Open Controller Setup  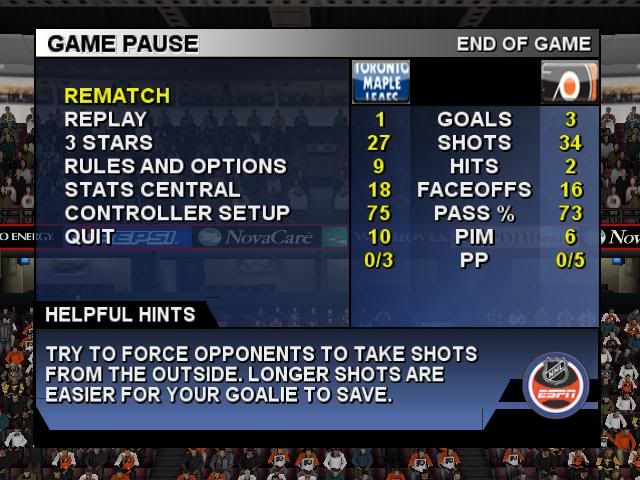[x=177, y=212]
